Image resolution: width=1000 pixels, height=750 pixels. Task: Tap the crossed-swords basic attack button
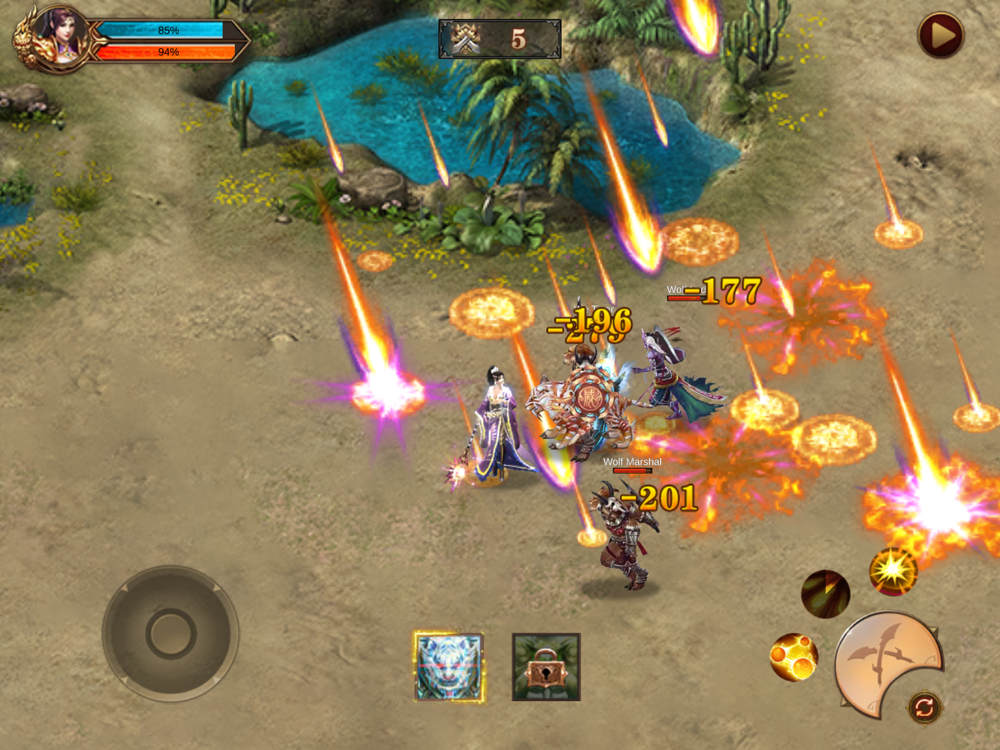[x=886, y=662]
